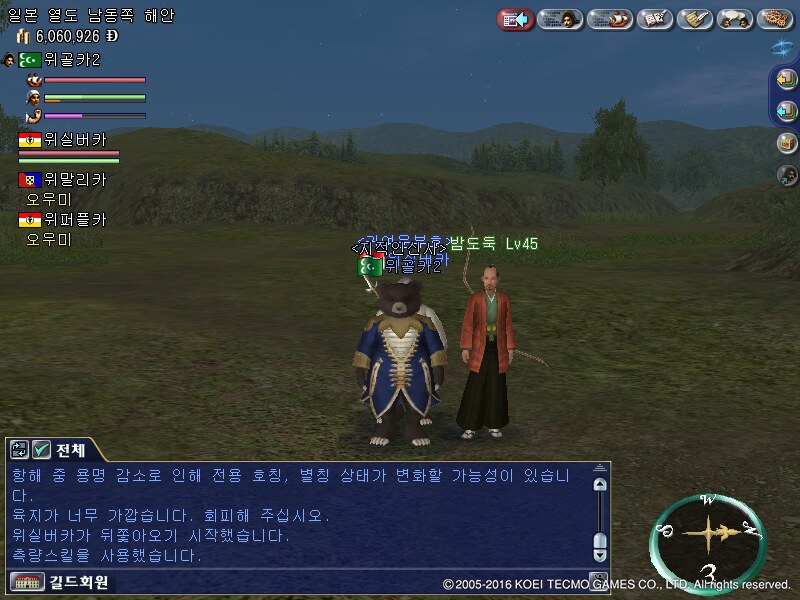Click the chat window toggle icon beside the checkmark
Image resolution: width=800 pixels, height=600 pixels.
tap(20, 450)
